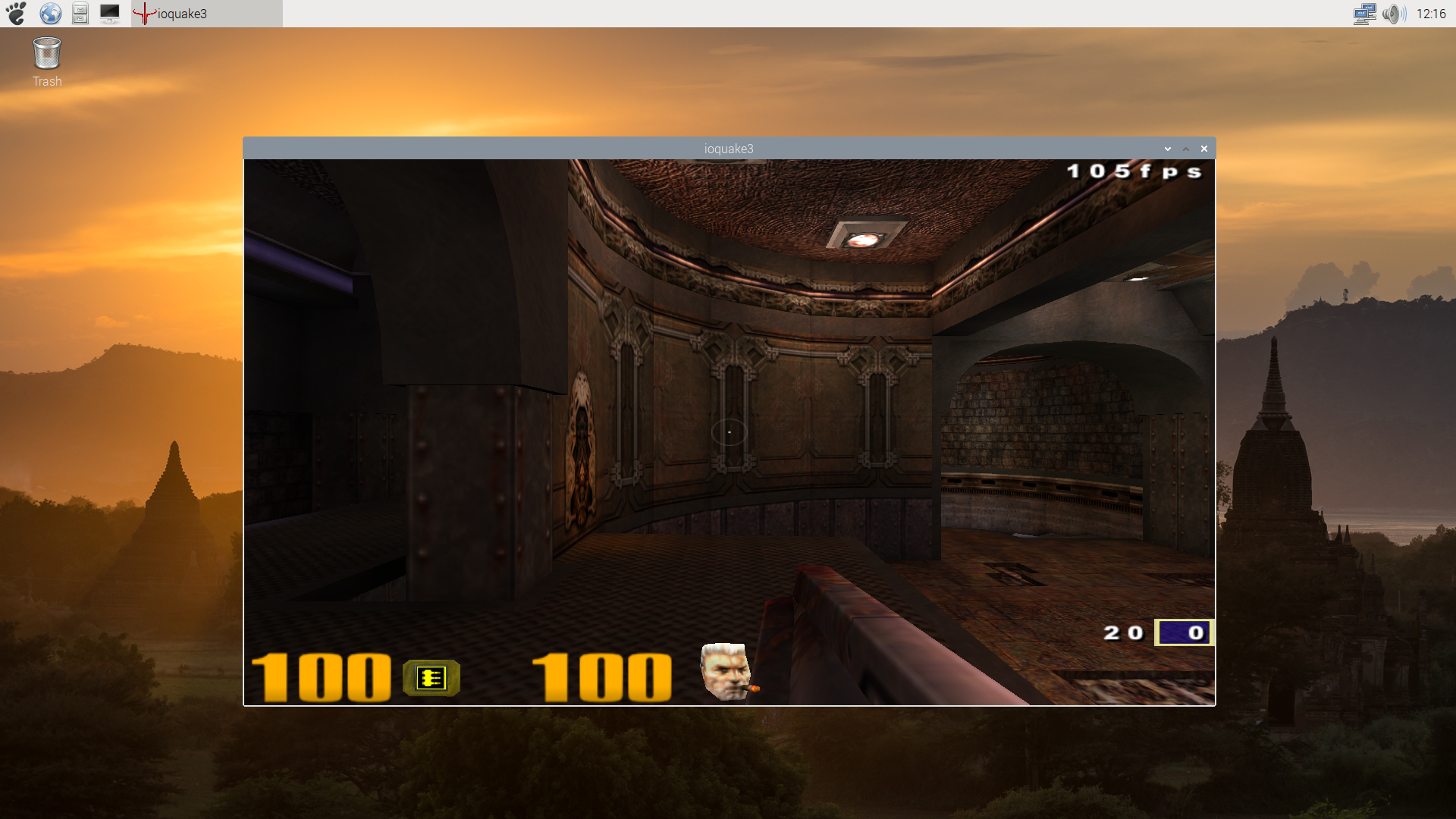Select the red Quake logo in the taskbar
This screenshot has height=819, width=1456.
(144, 14)
